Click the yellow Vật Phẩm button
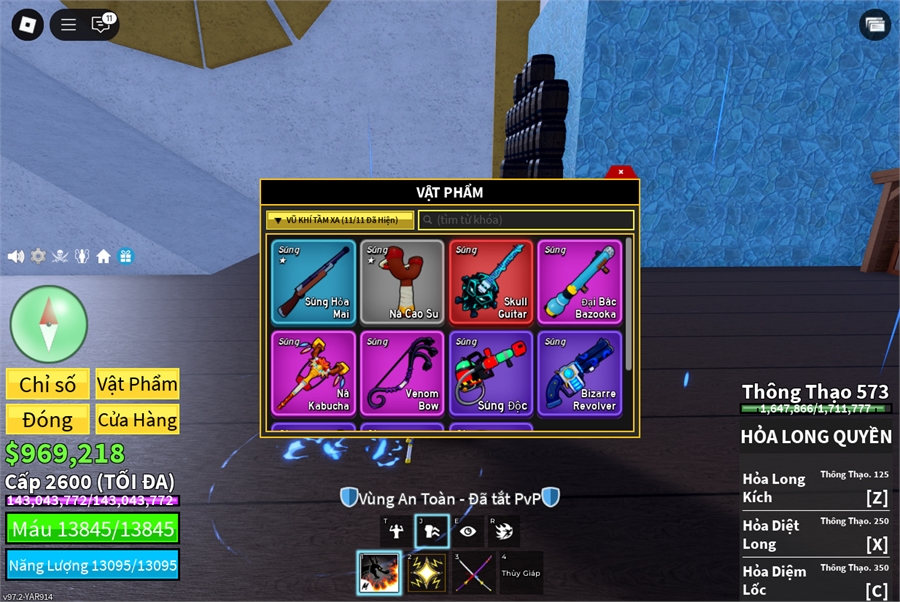The height and width of the screenshot is (602, 900). tap(137, 384)
